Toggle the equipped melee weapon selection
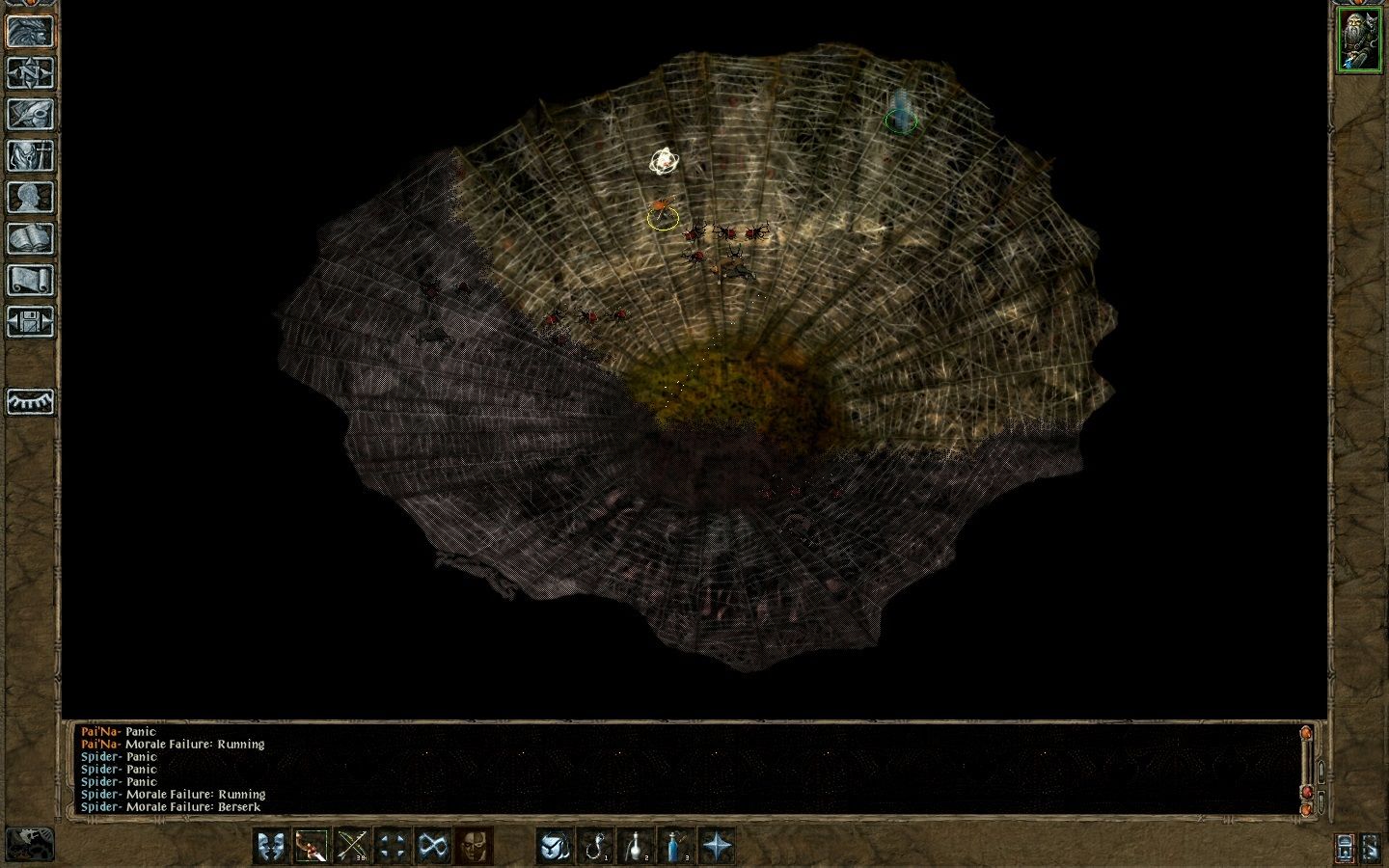 point(312,846)
